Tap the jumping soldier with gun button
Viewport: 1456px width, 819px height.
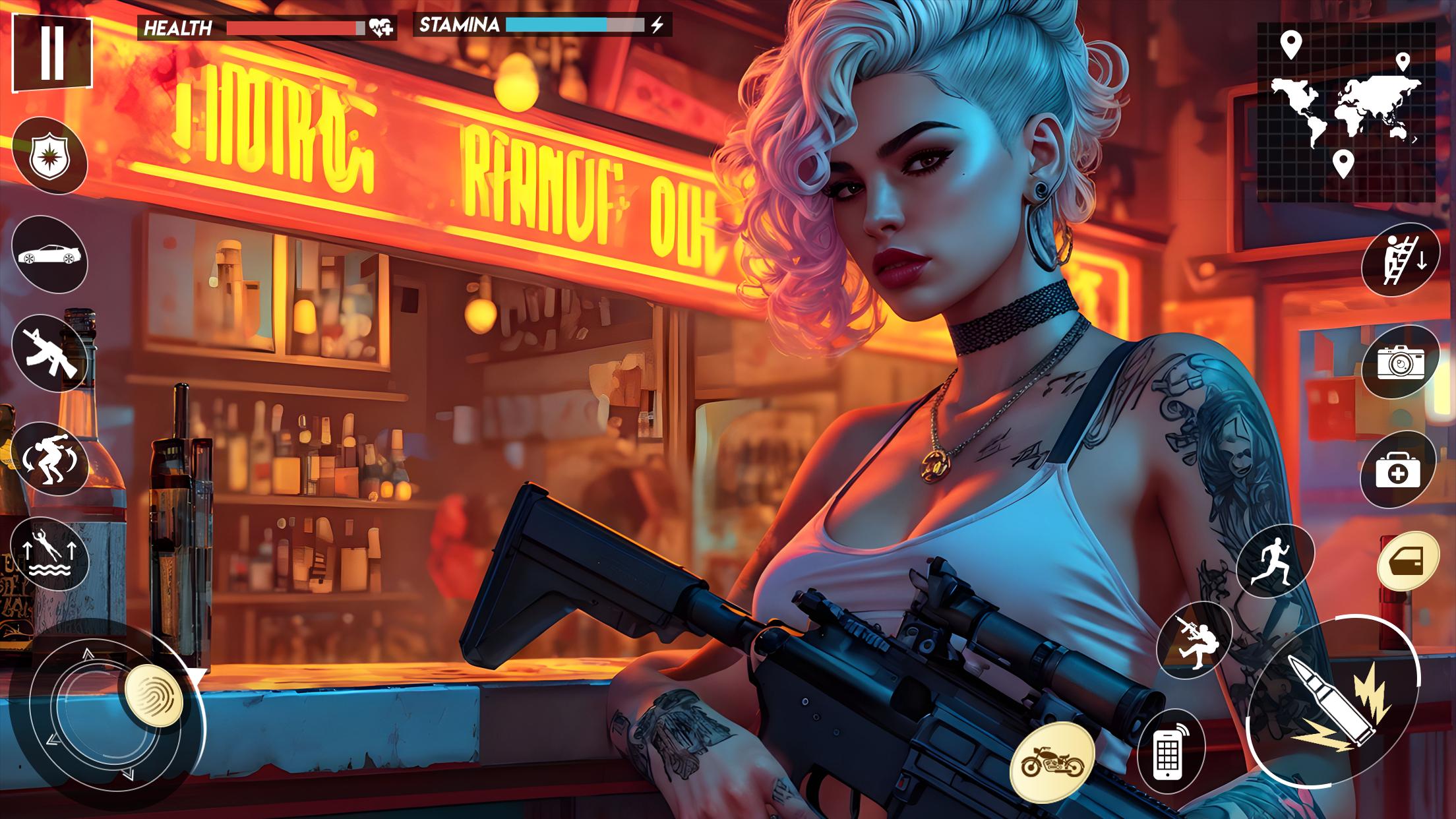click(x=1194, y=640)
